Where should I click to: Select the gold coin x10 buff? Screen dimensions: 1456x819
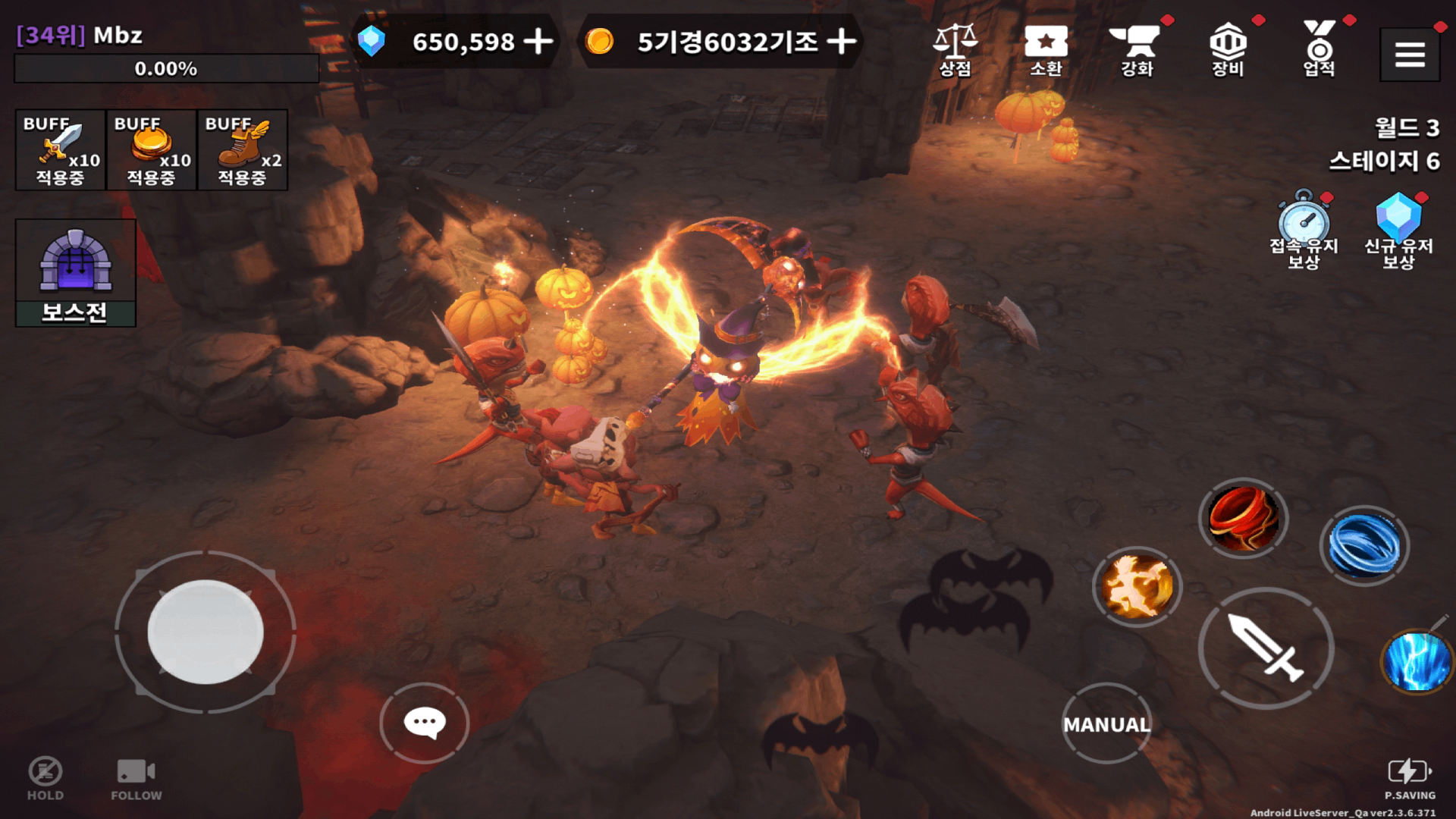(152, 149)
